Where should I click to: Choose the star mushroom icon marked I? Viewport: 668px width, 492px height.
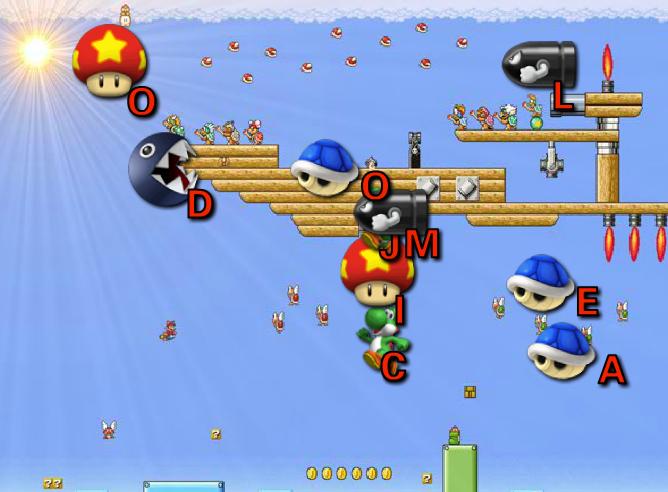(376, 270)
